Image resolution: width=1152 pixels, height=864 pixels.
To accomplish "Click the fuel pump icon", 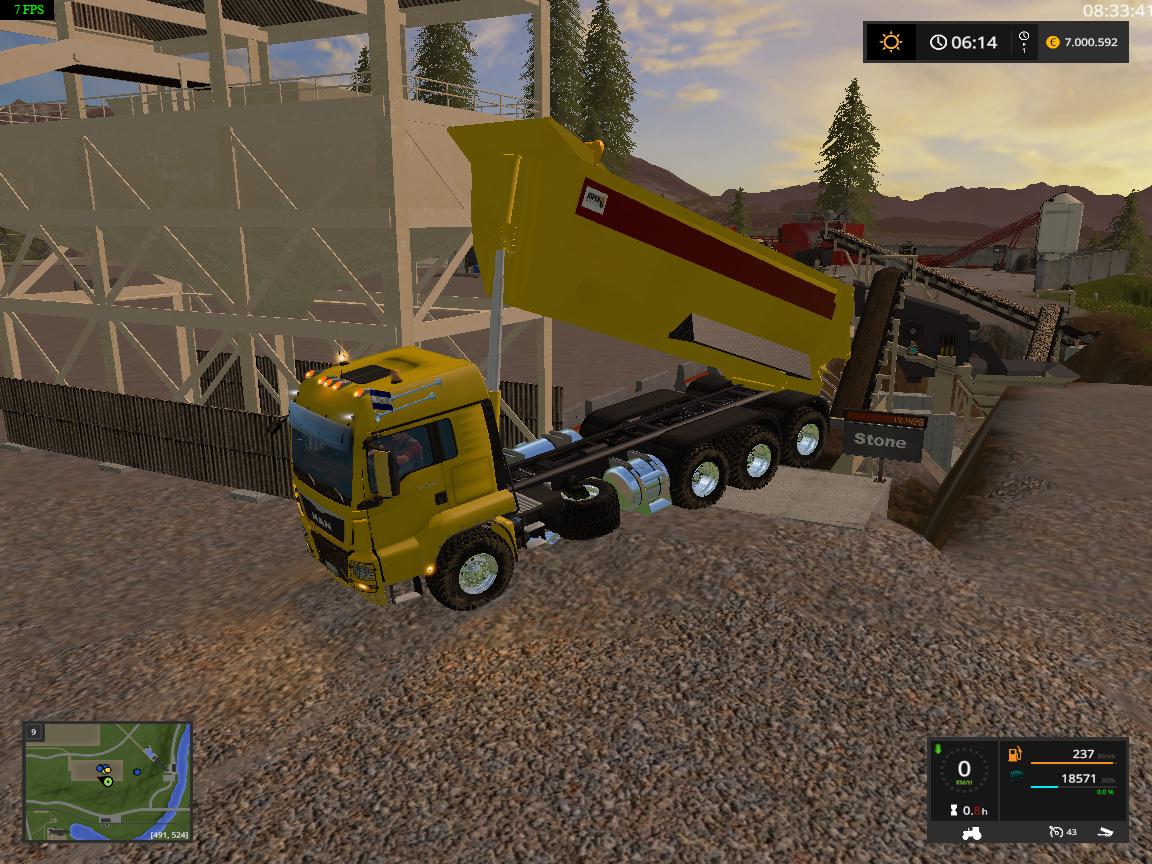I will coord(1015,755).
